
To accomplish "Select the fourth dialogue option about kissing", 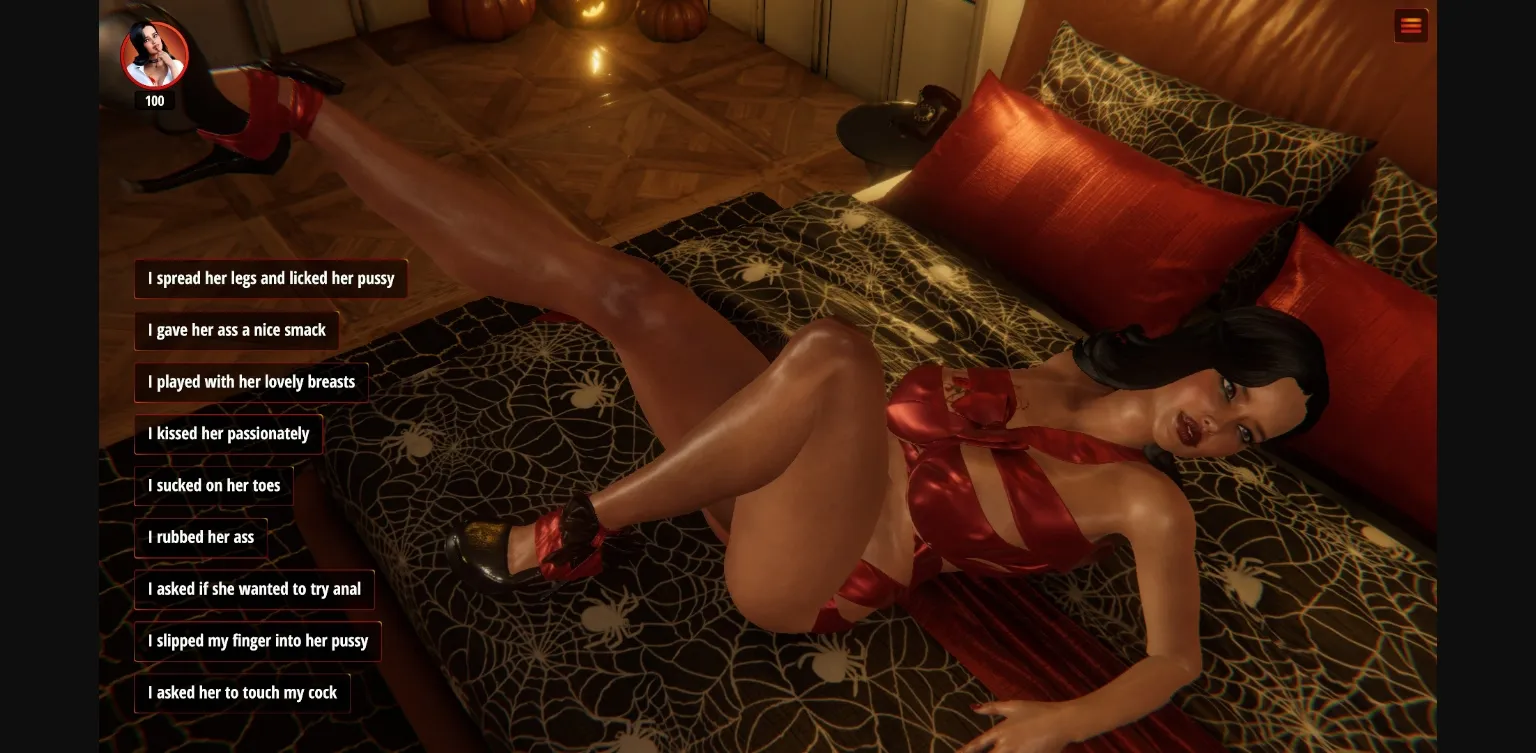I will point(228,433).
